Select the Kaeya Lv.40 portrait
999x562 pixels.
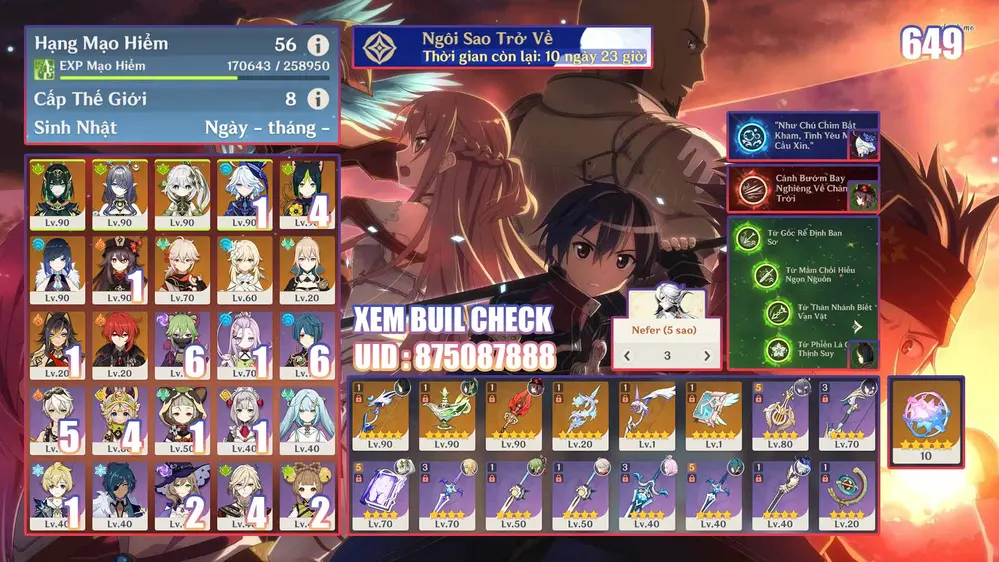pyautogui.click(x=119, y=492)
